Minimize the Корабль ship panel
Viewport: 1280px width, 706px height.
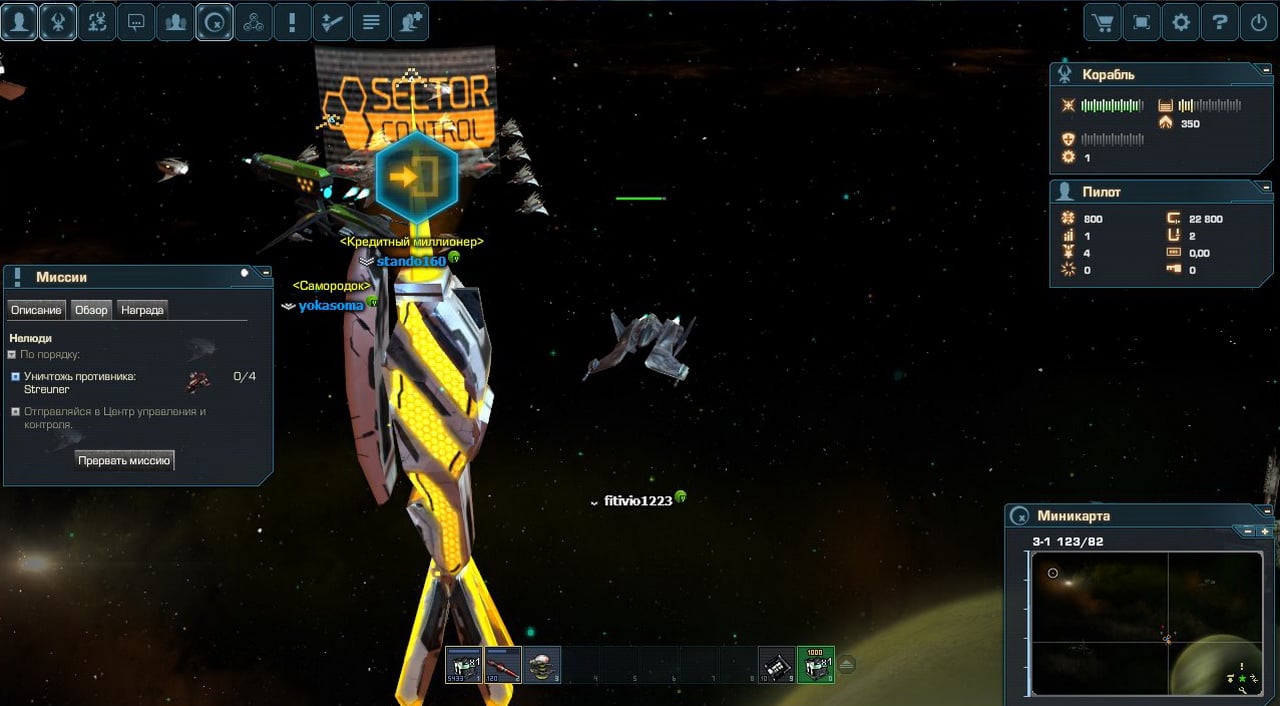click(x=1266, y=74)
